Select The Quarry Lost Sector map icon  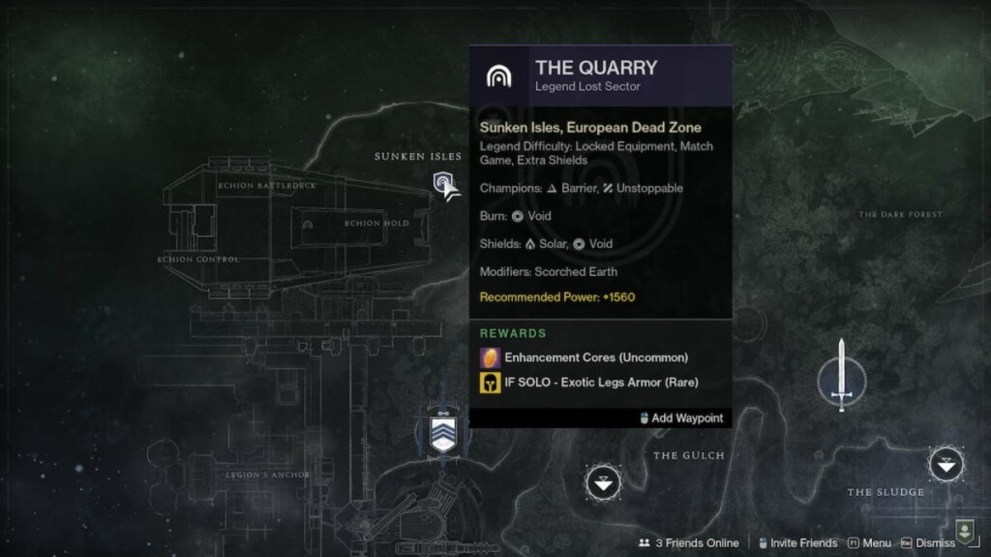click(x=444, y=183)
